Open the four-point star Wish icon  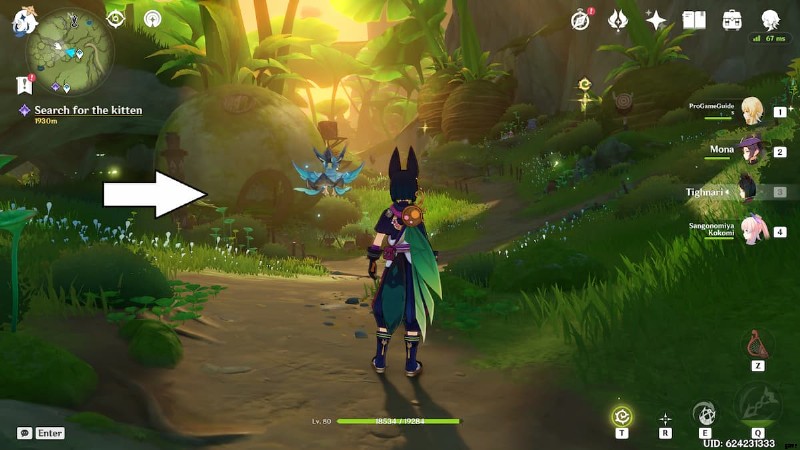pyautogui.click(x=656, y=19)
